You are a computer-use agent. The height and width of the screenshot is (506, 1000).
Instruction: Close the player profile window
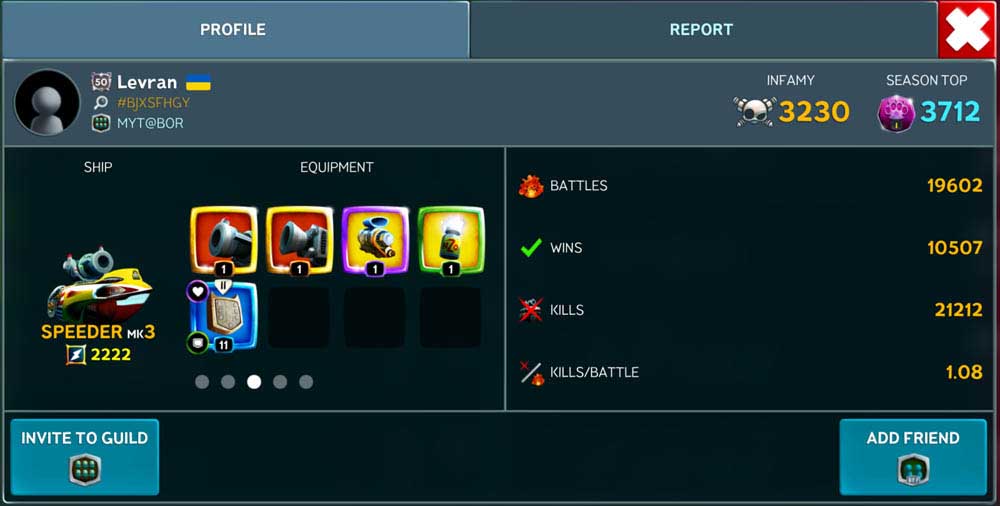(x=967, y=30)
